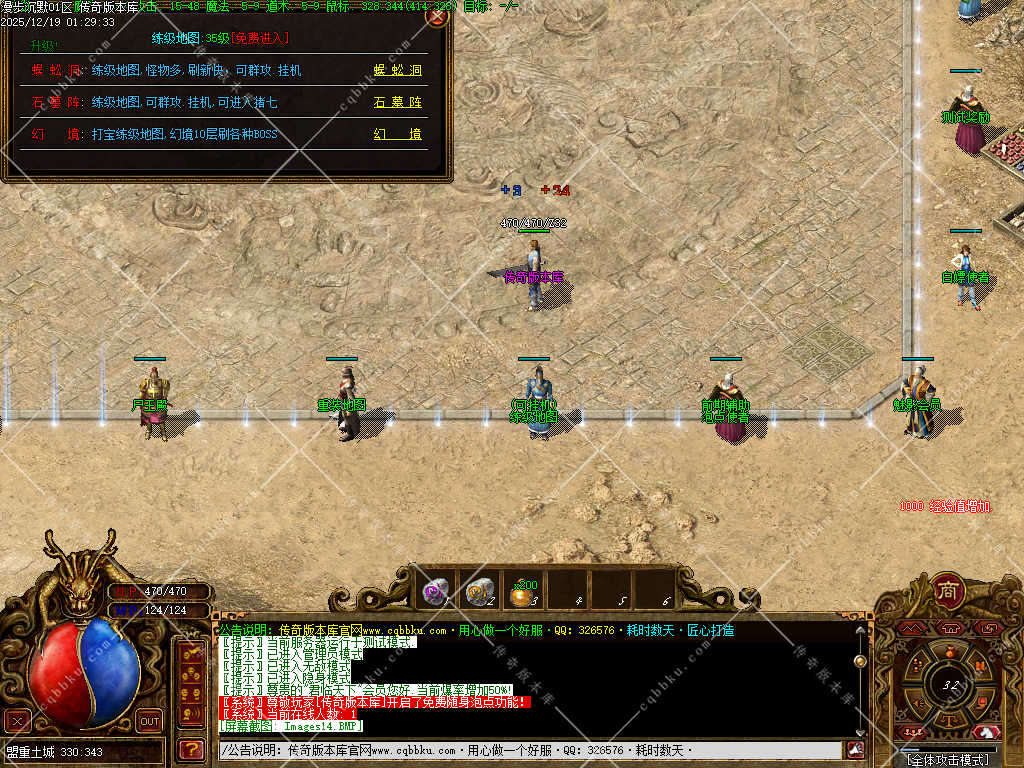This screenshot has width=1024, height=768.
Task: Click the OUT button beside the HP orb
Action: click(149, 721)
